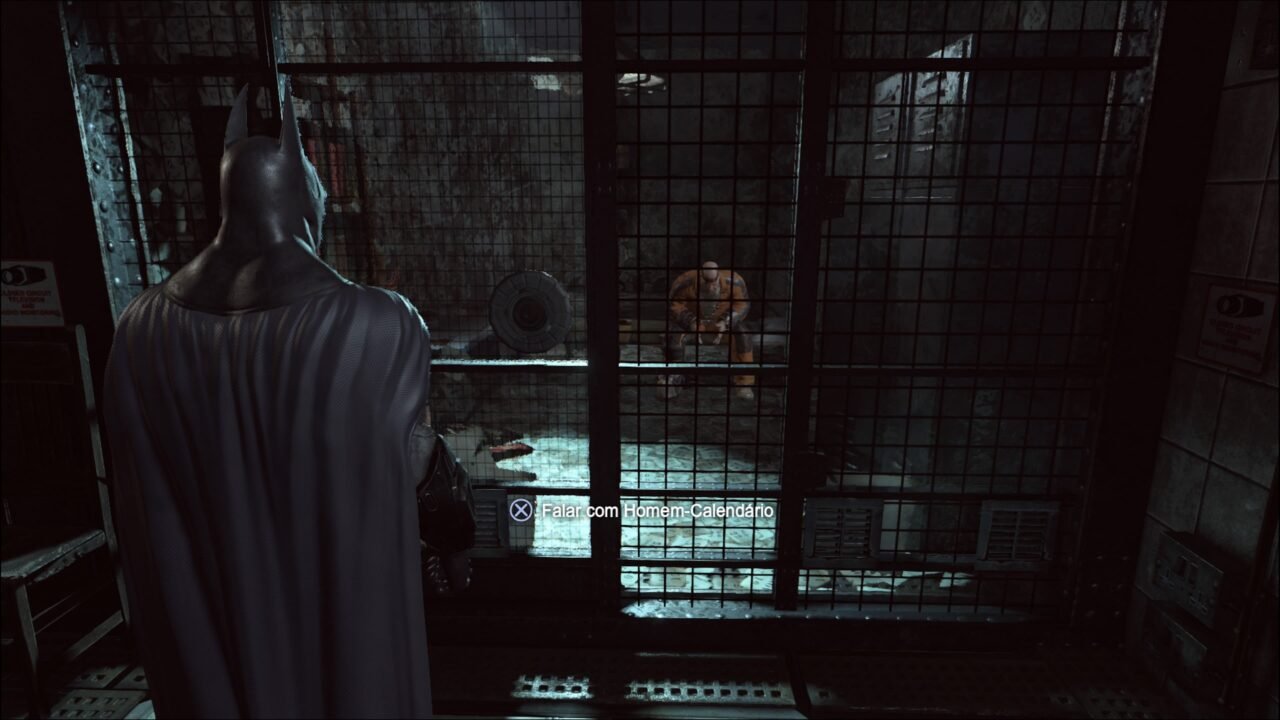Select the wall switch panel on the right

point(1185,575)
